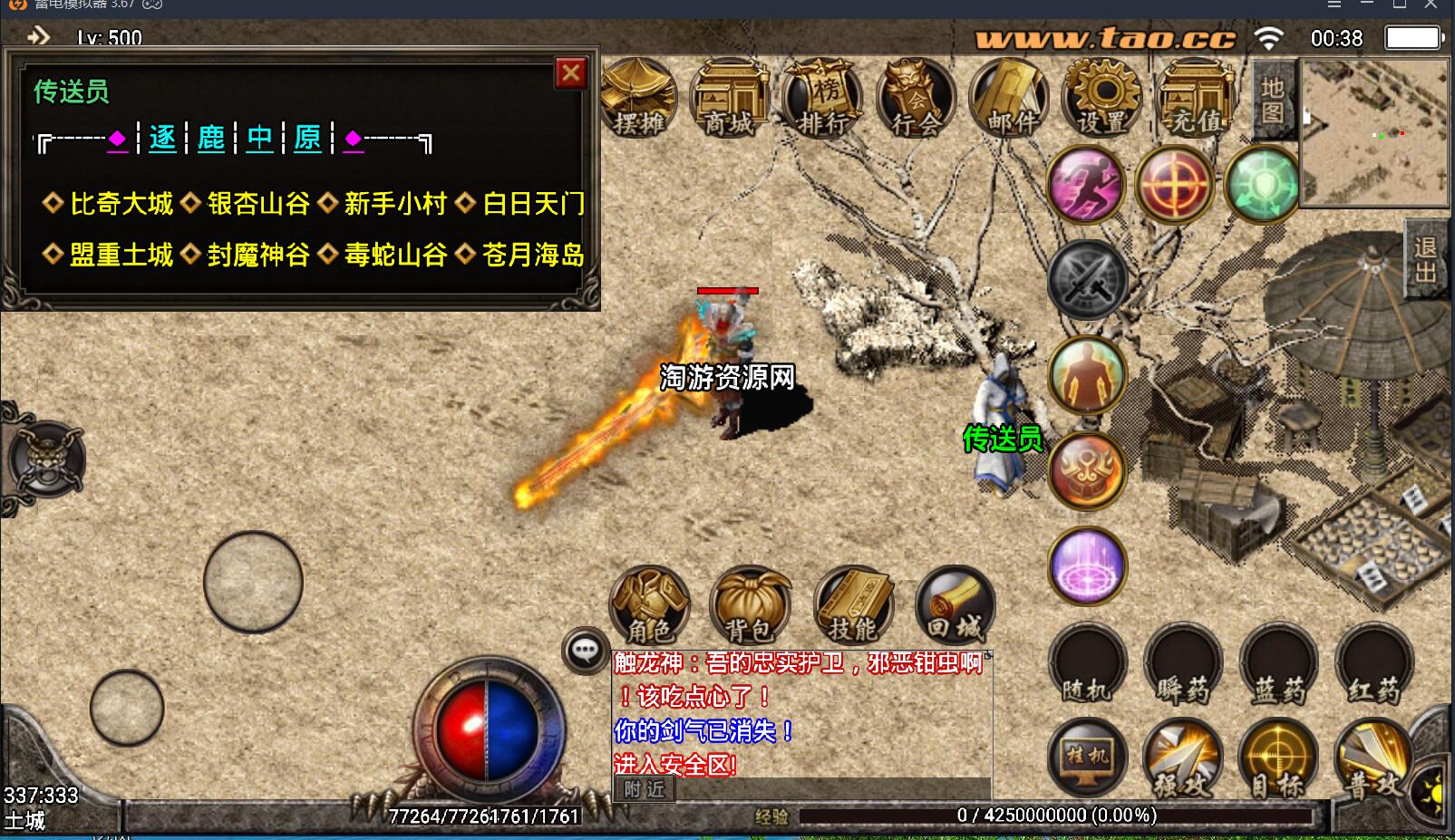Pick 封魔神谷 from teleport list
This screenshot has height=840, width=1455.
tap(258, 256)
